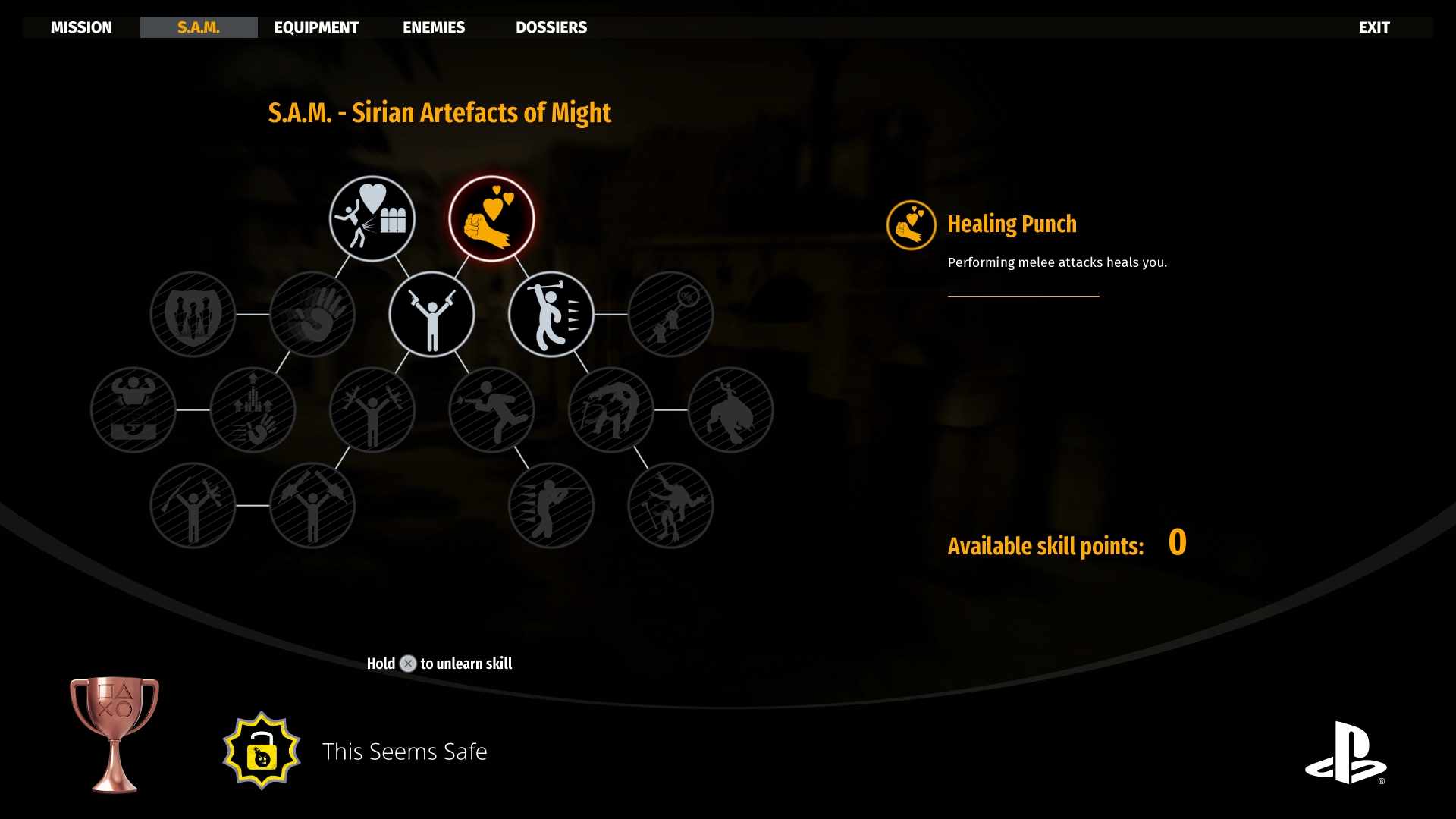Open the ENEMIES tab

tap(433, 27)
